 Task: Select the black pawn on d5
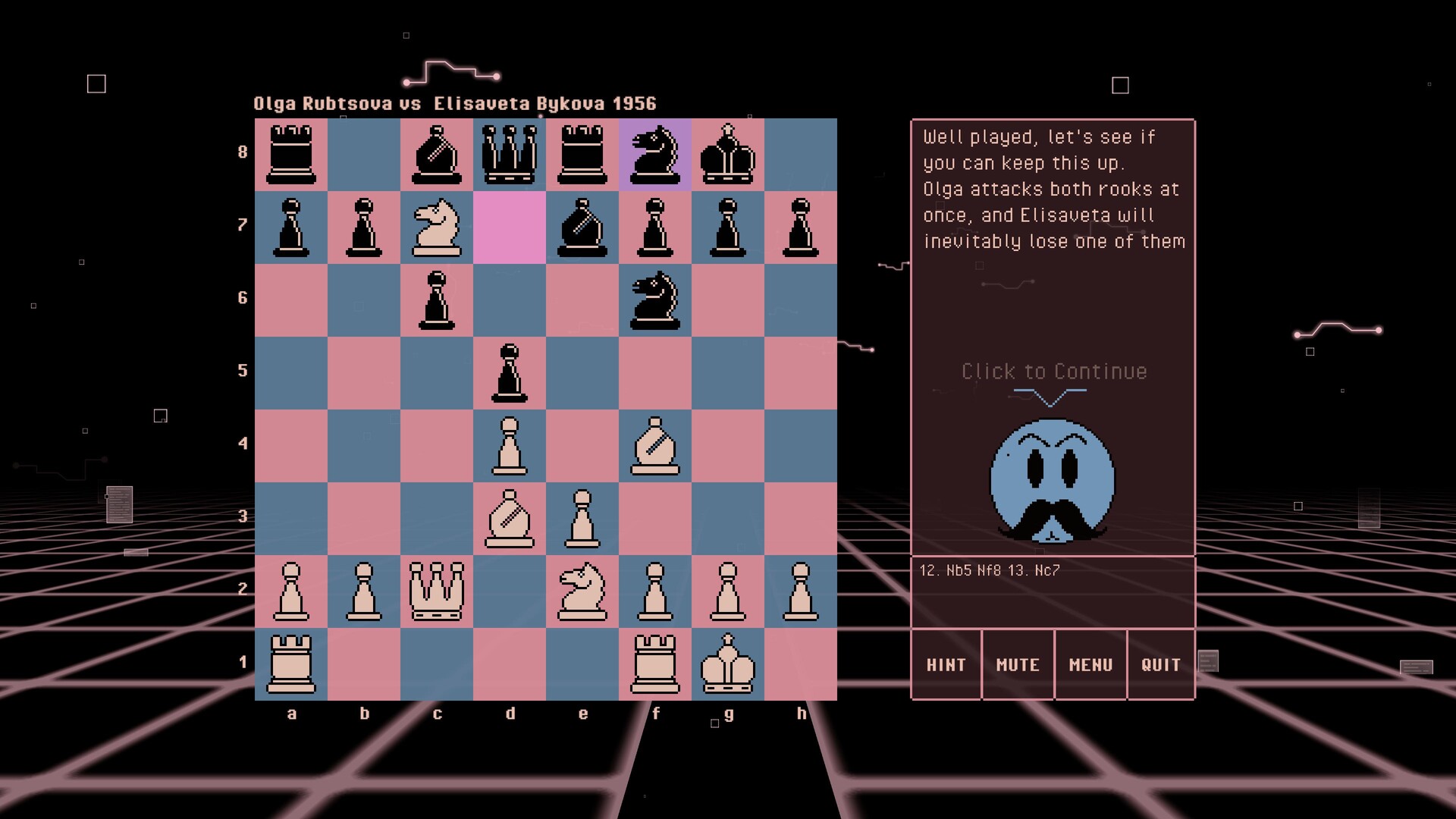(x=510, y=372)
